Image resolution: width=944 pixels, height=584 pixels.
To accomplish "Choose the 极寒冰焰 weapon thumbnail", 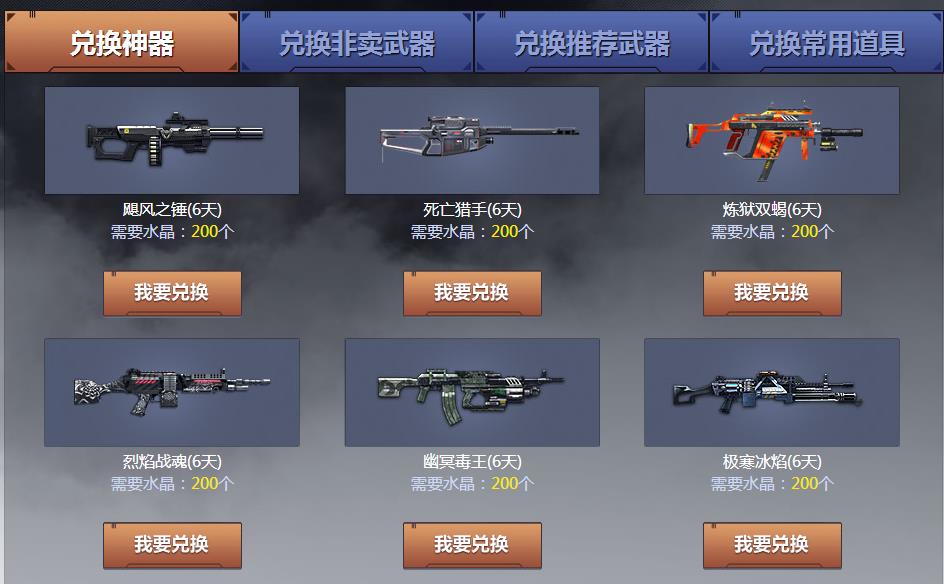I will point(772,392).
